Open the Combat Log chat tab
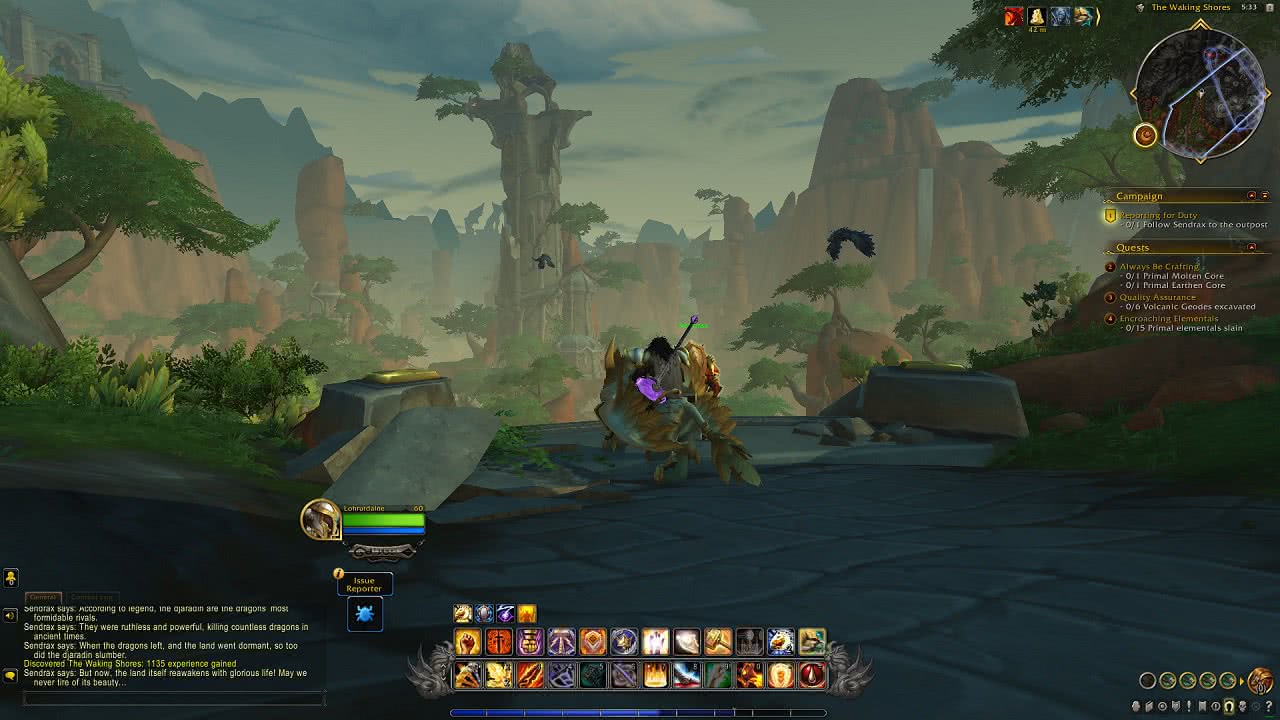The width and height of the screenshot is (1280, 720). click(91, 597)
